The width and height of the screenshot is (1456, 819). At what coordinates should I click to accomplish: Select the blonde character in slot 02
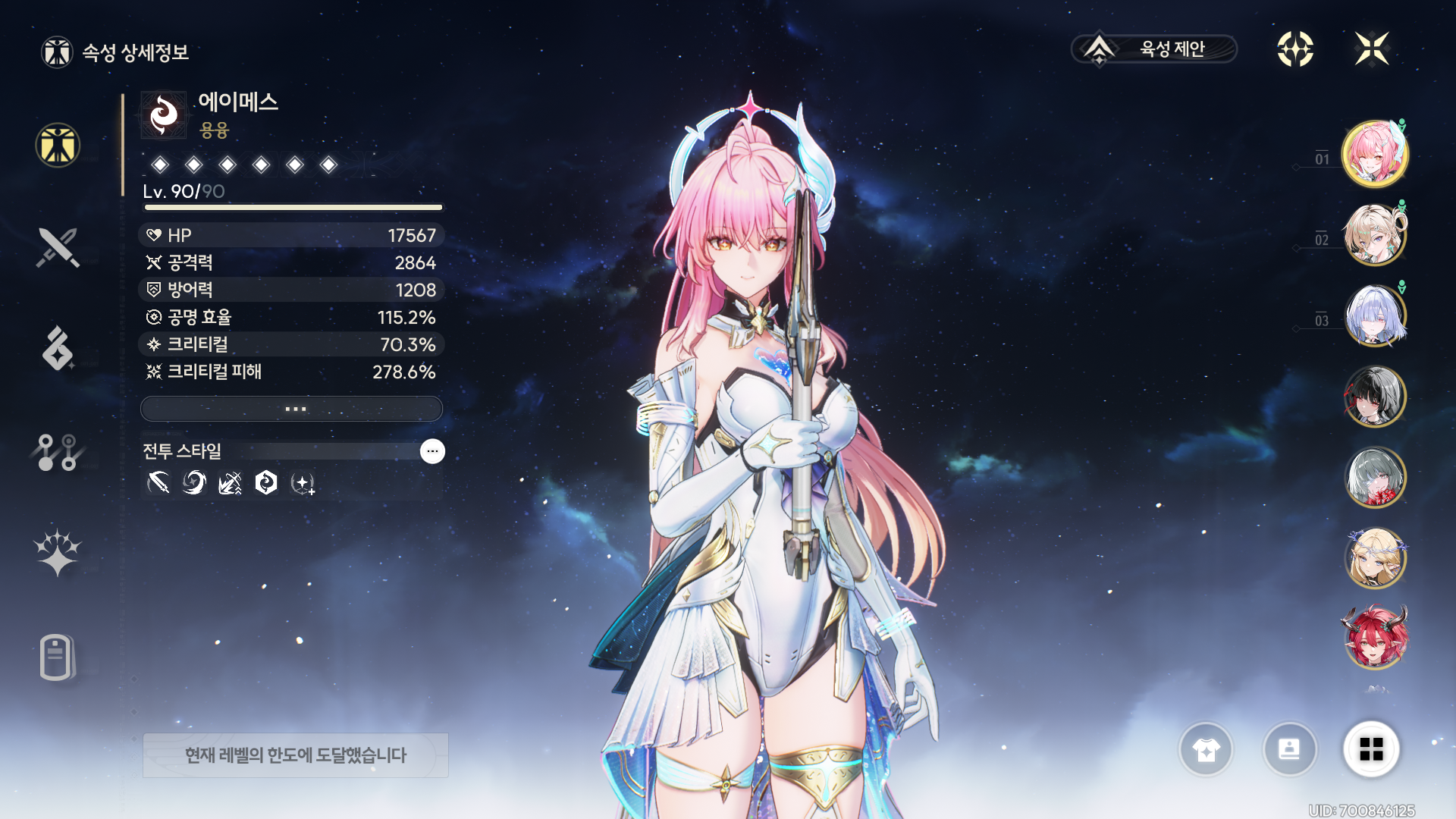[x=1375, y=235]
